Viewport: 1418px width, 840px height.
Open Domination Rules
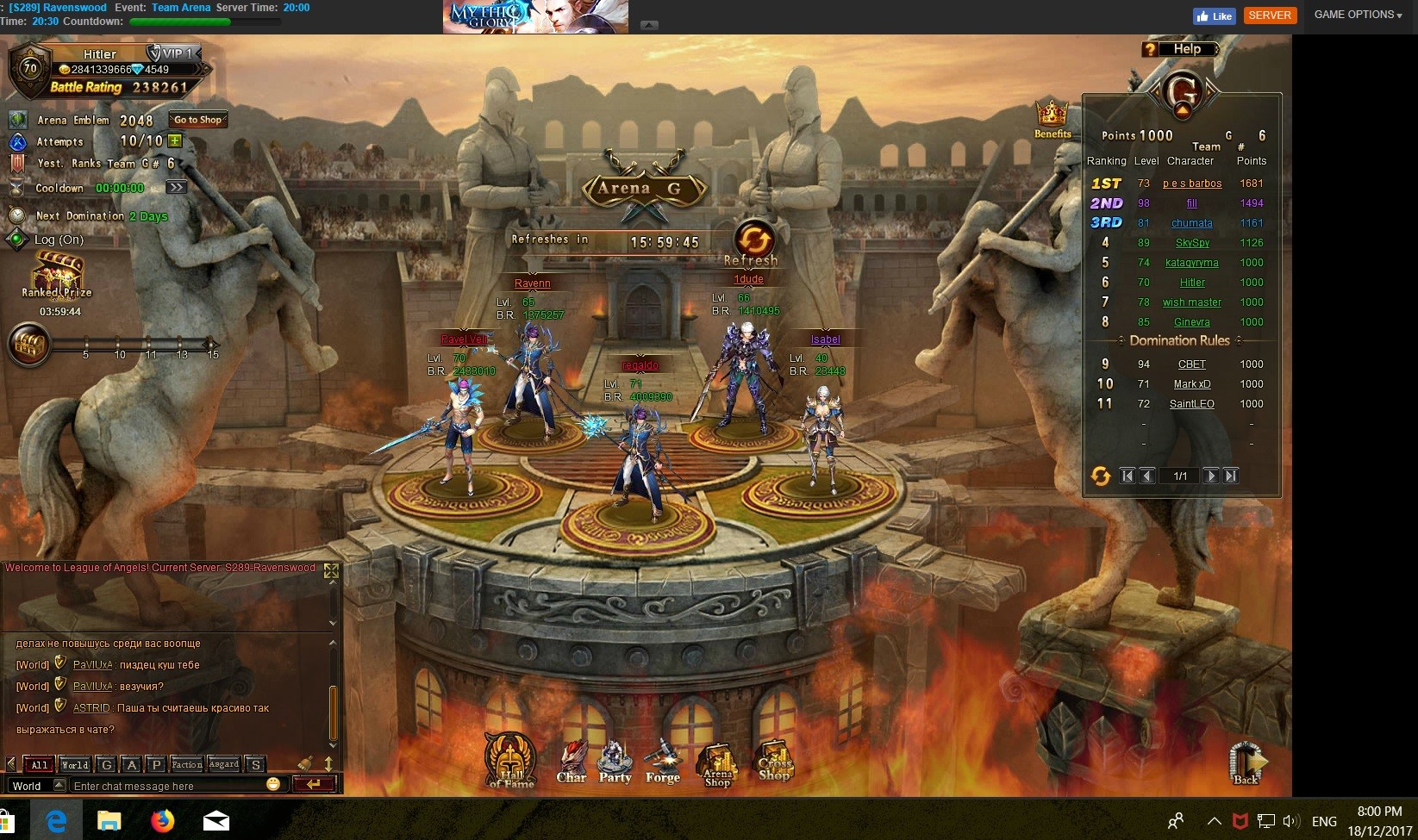1179,340
